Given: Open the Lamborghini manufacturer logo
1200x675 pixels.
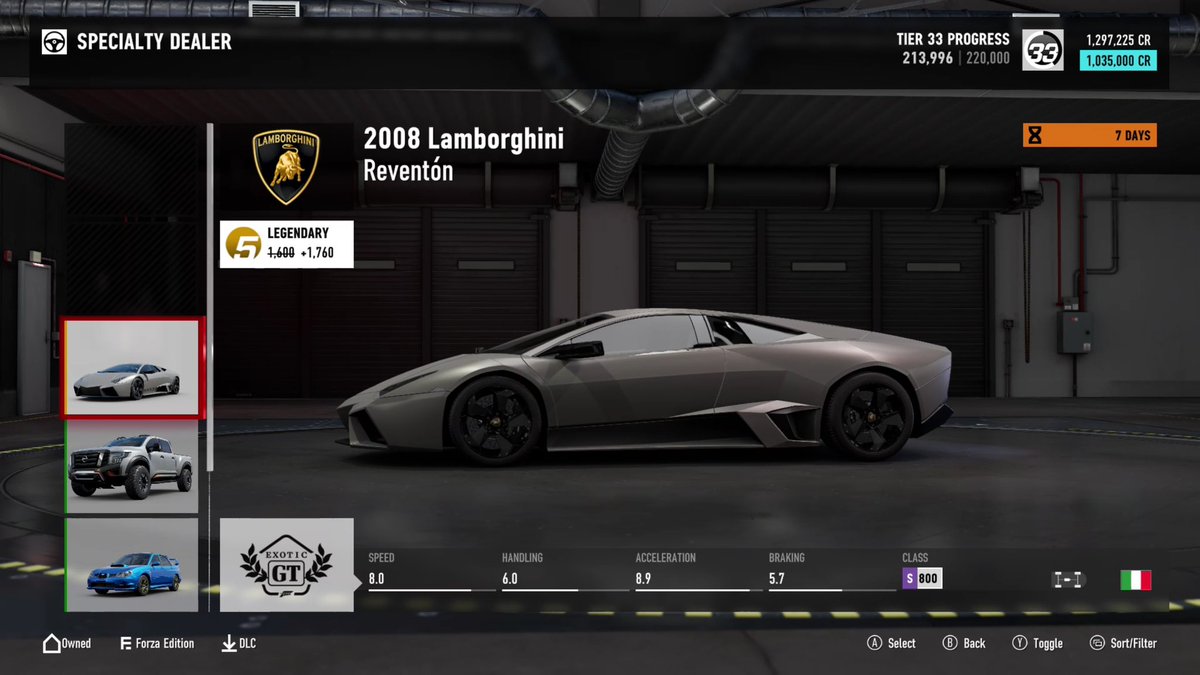Looking at the screenshot, I should 286,166.
